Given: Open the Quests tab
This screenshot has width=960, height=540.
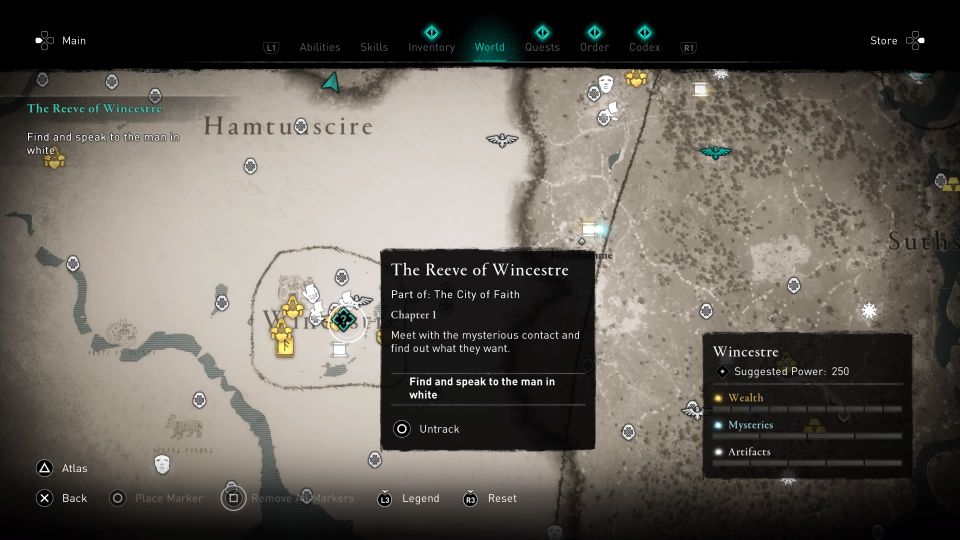Looking at the screenshot, I should coord(542,47).
